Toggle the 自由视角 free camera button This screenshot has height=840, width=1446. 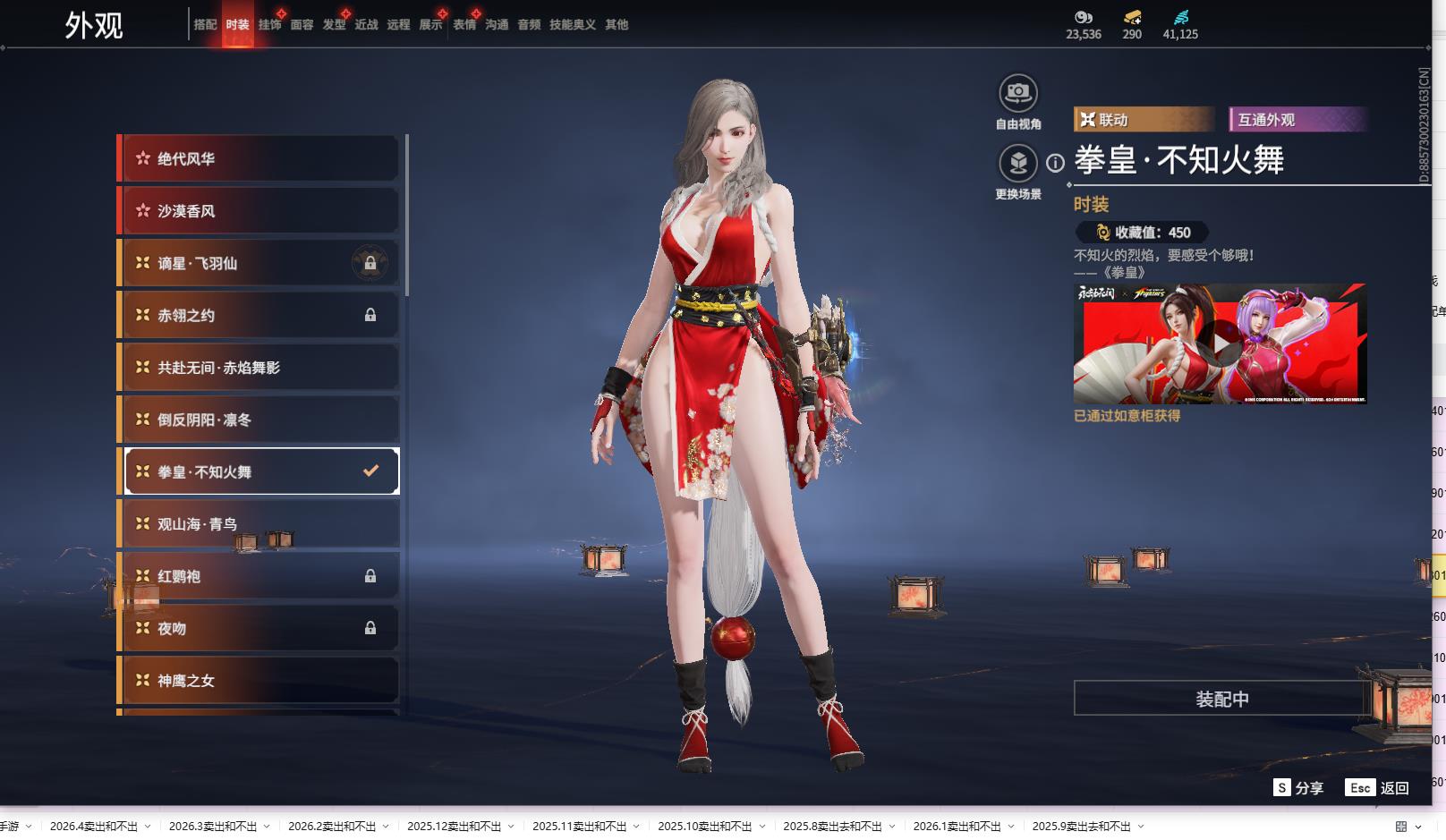[x=1018, y=93]
